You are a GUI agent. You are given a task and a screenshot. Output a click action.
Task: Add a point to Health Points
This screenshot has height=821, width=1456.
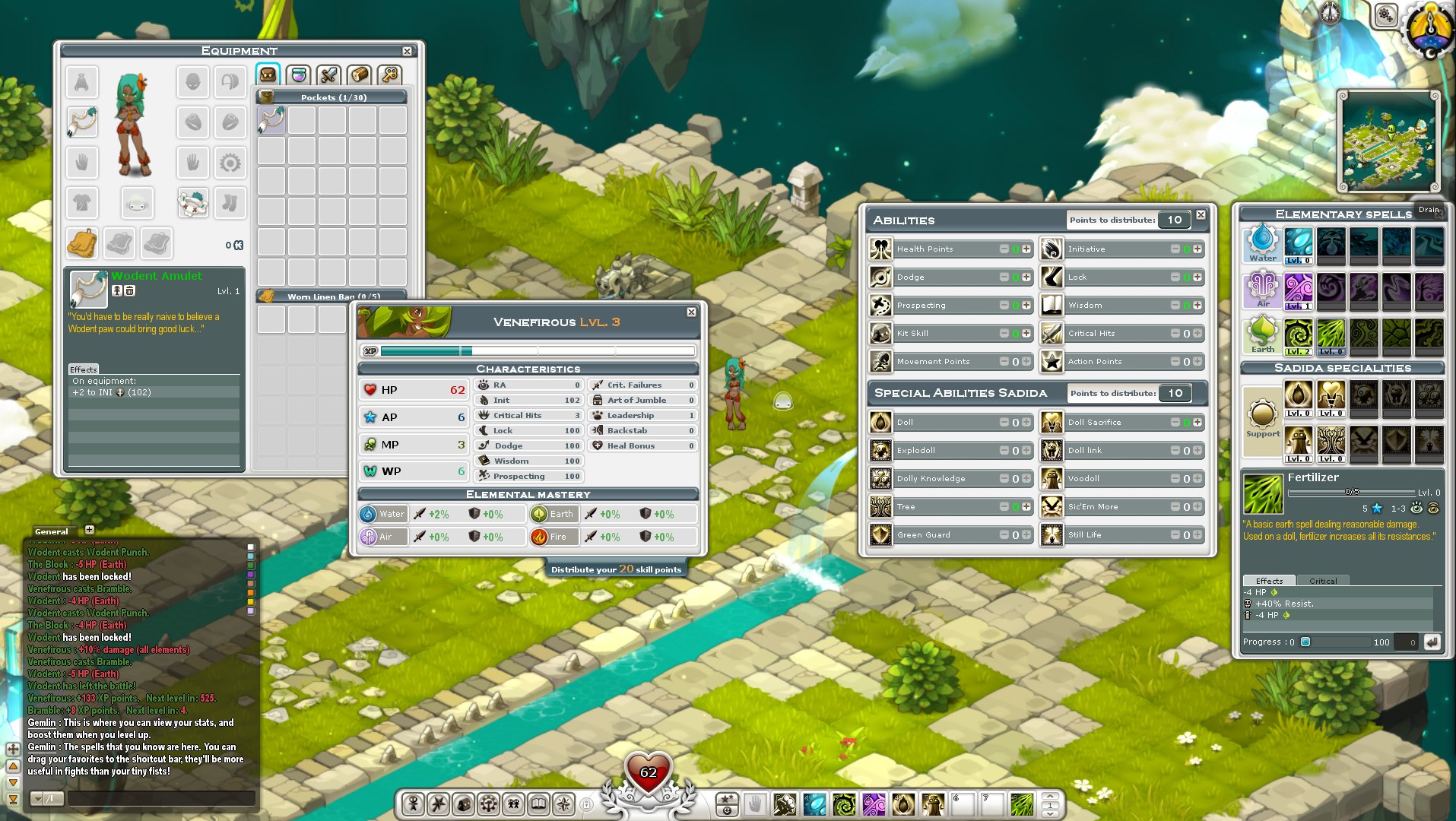1026,249
